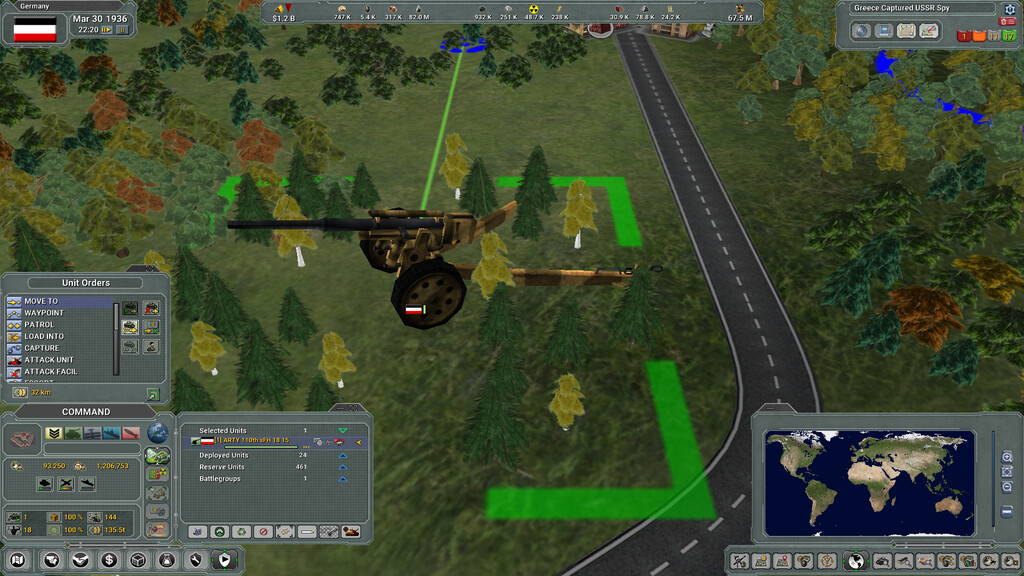Click the Germany flag
This screenshot has width=1024, height=576.
(35, 30)
